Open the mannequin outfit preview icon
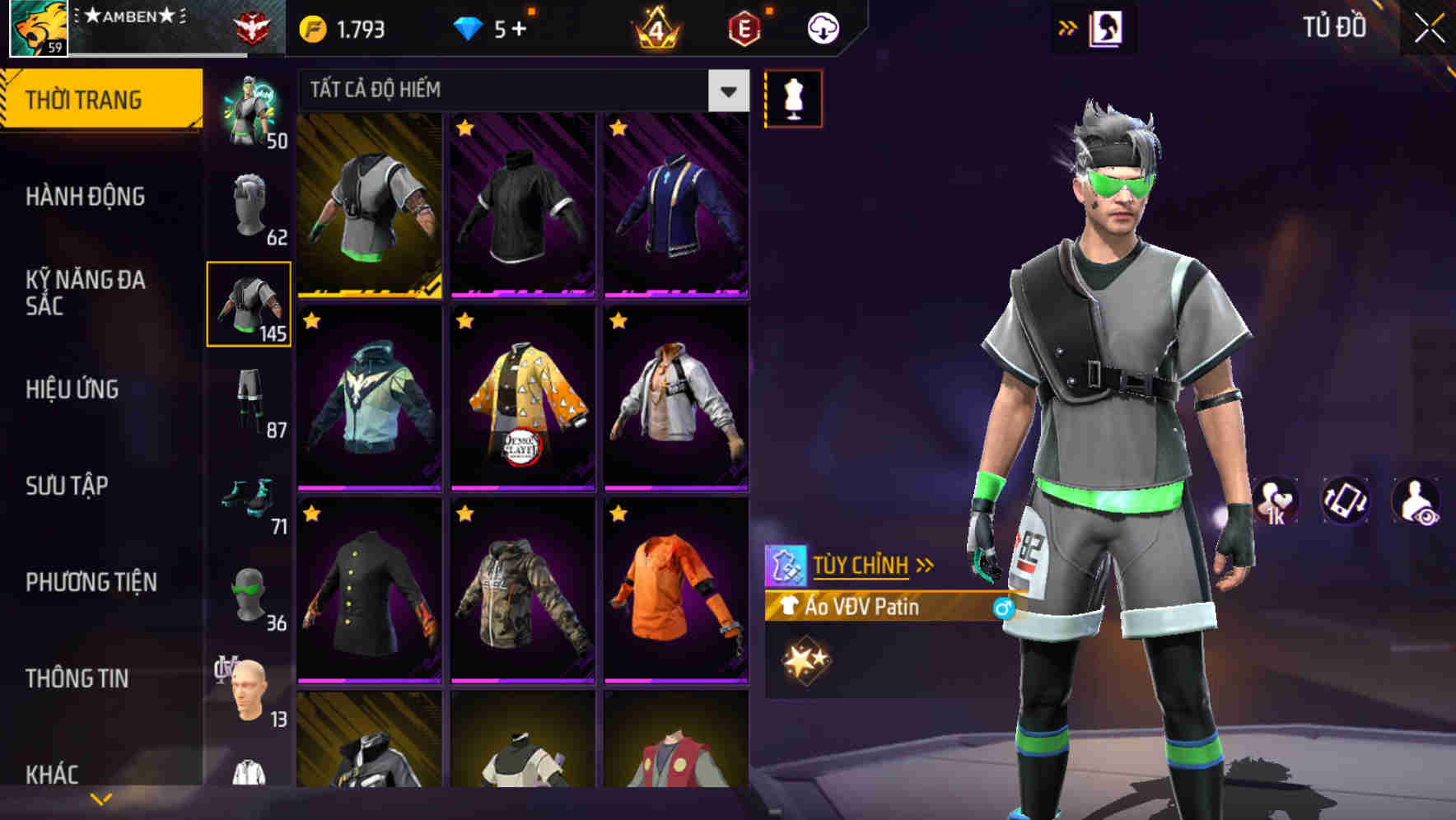 793,97
